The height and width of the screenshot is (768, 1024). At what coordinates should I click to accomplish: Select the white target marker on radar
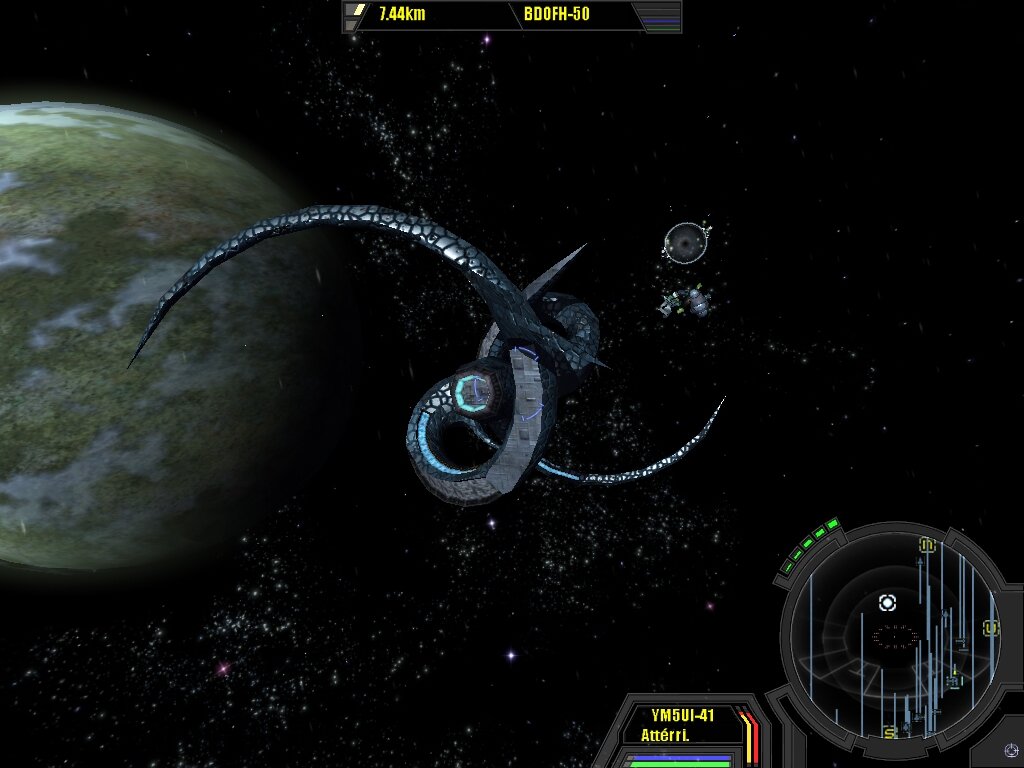point(887,602)
